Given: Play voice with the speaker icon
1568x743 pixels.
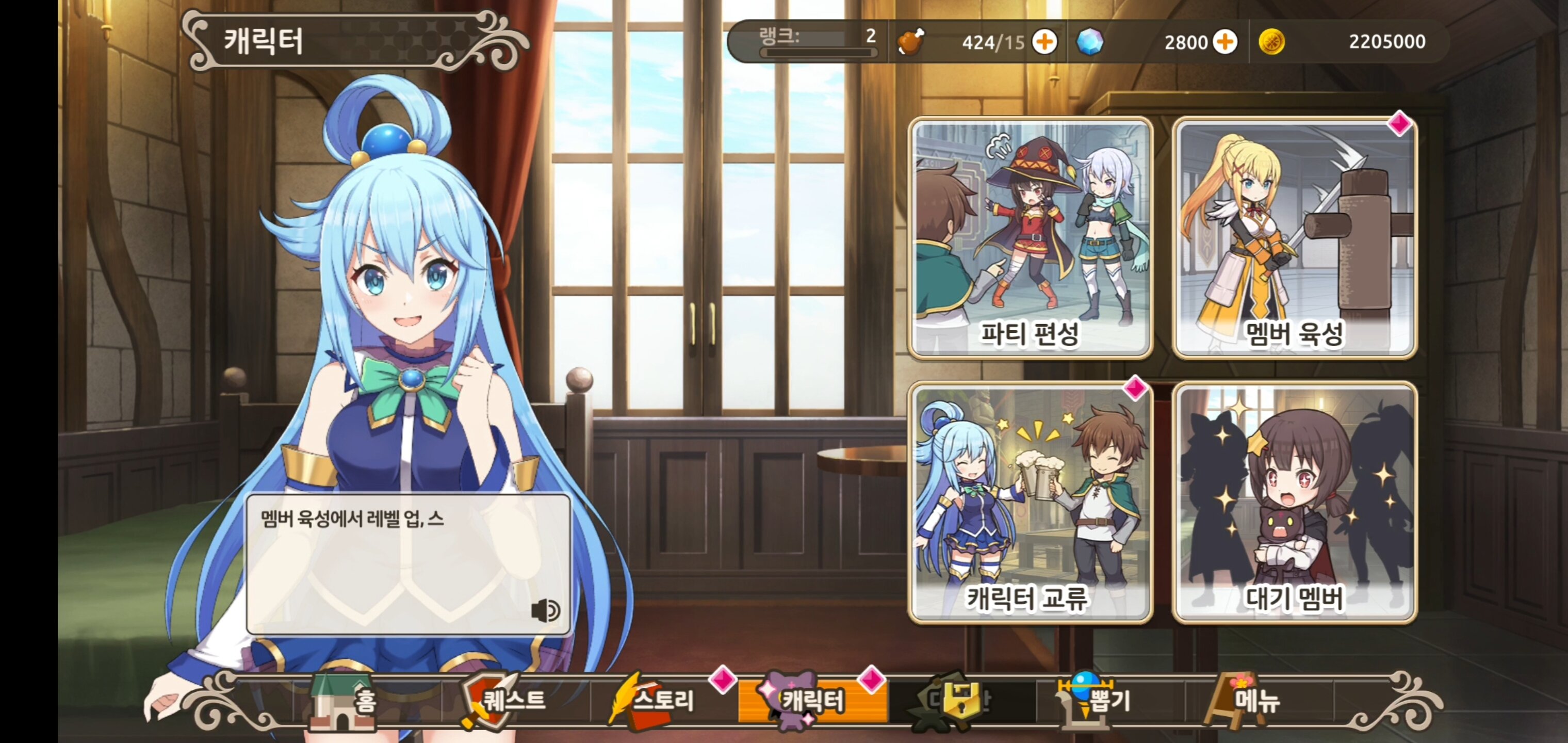Looking at the screenshot, I should coord(545,610).
